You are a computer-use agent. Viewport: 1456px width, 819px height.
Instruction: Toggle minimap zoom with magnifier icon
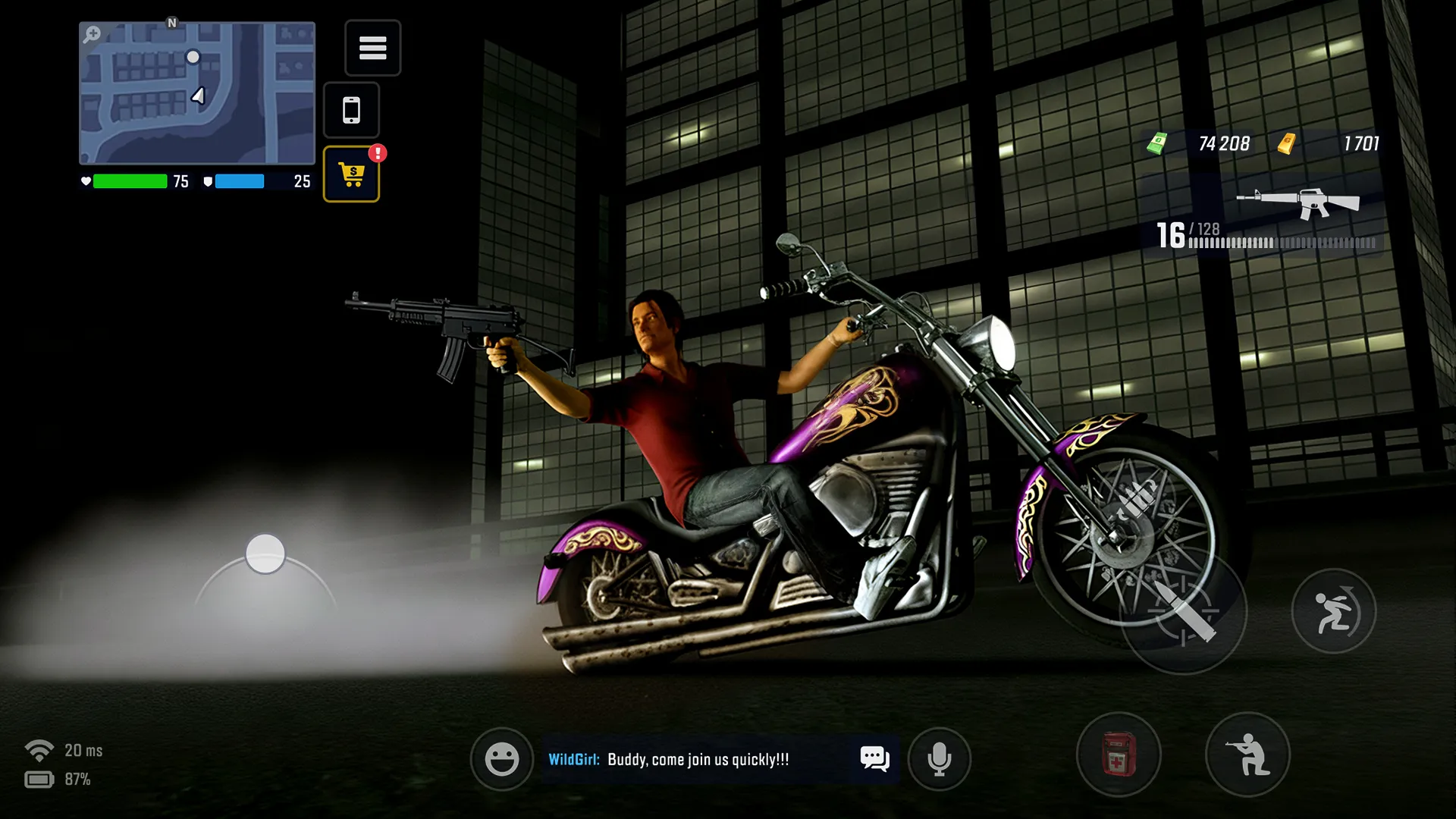[x=92, y=33]
